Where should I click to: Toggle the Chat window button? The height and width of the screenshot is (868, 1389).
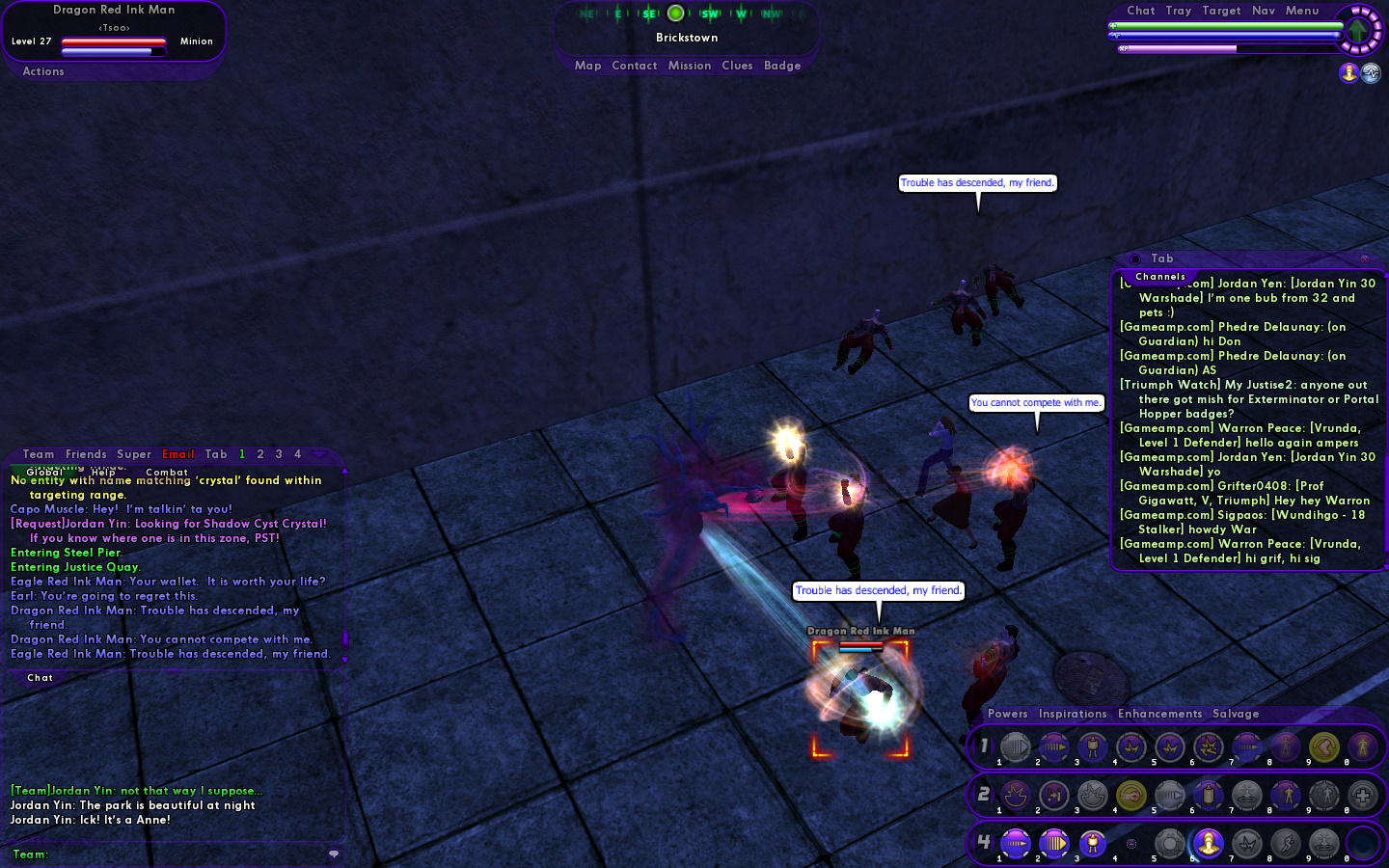tap(1140, 11)
